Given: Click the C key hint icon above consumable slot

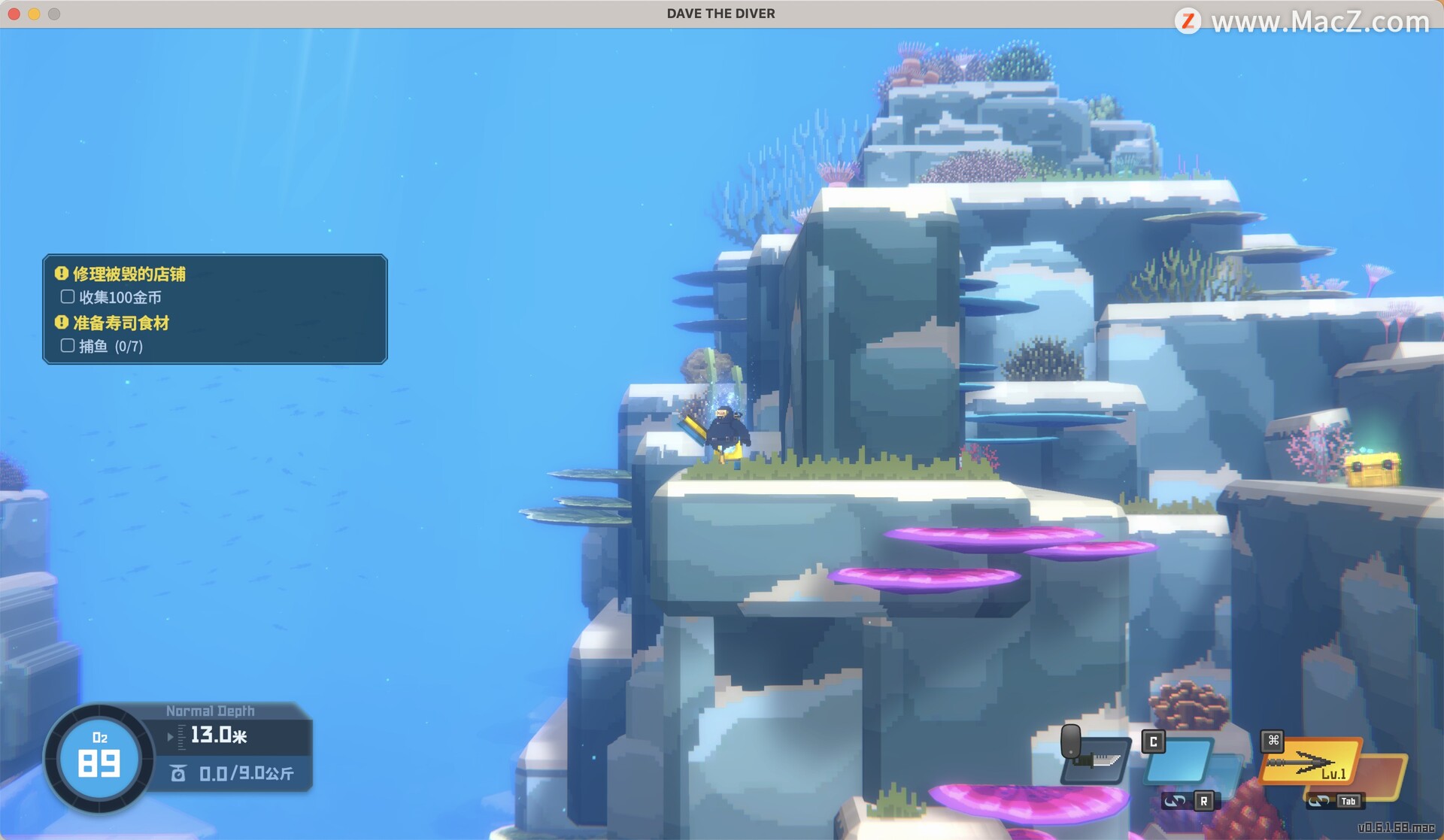Looking at the screenshot, I should point(1153,741).
